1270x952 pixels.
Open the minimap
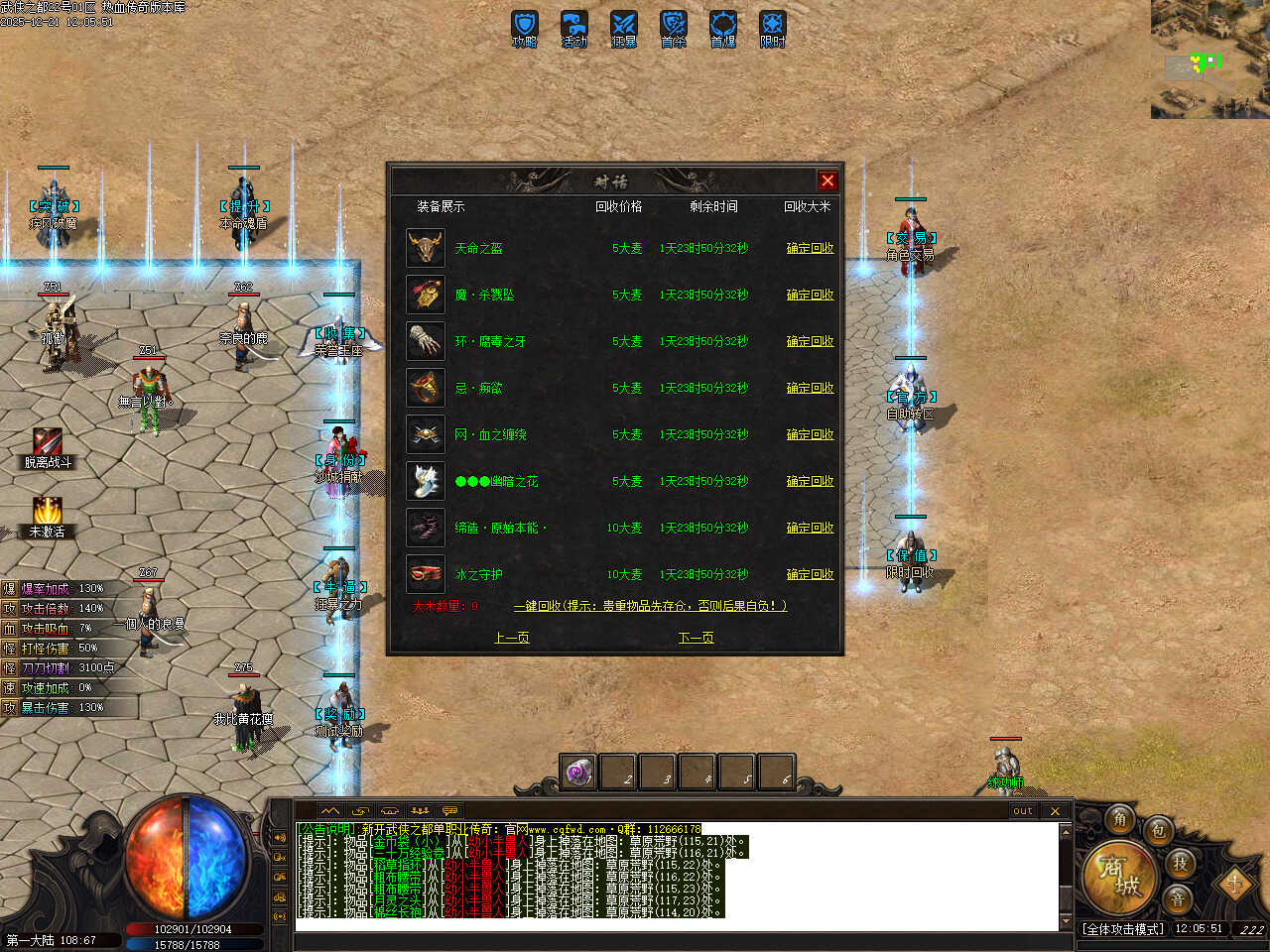pos(1209,59)
